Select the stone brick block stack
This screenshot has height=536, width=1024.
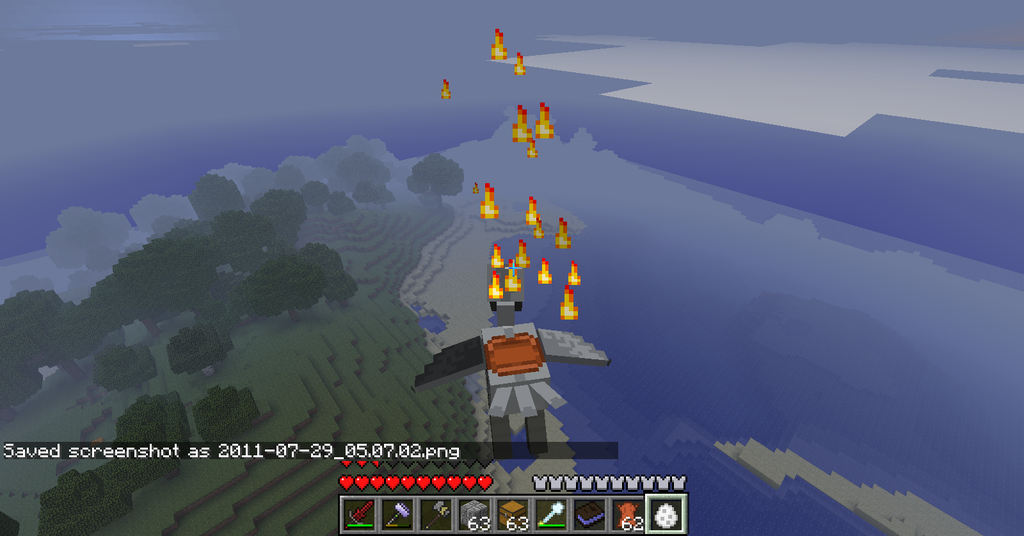point(474,514)
